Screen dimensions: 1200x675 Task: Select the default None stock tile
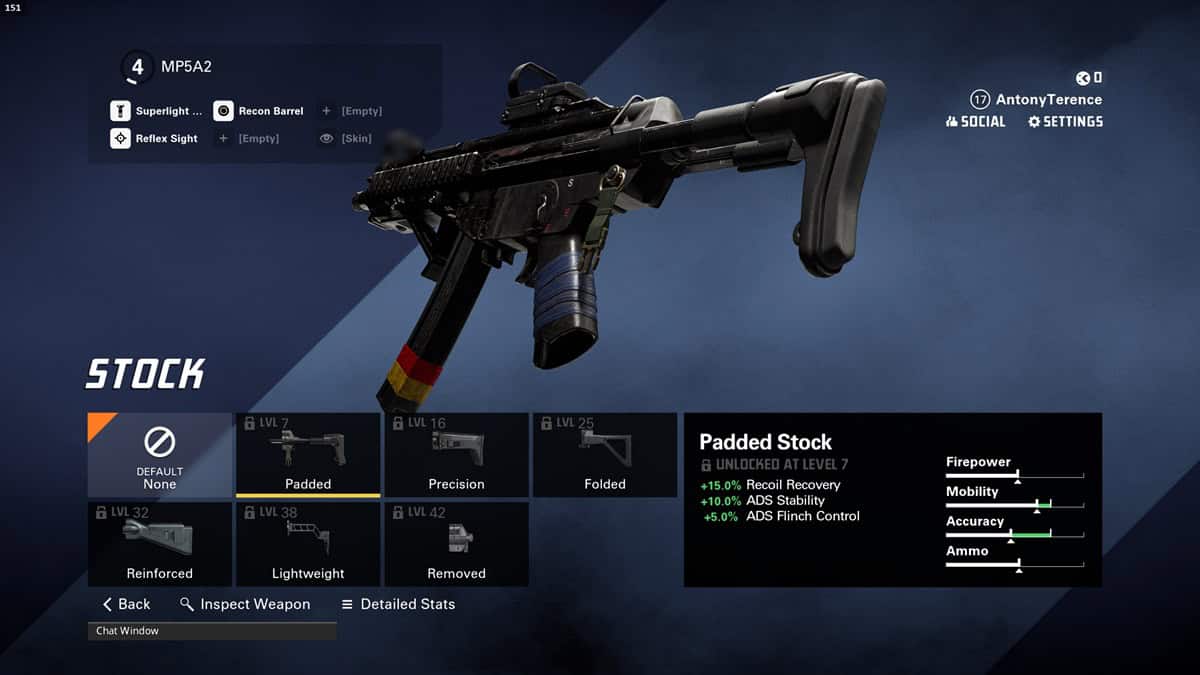160,455
